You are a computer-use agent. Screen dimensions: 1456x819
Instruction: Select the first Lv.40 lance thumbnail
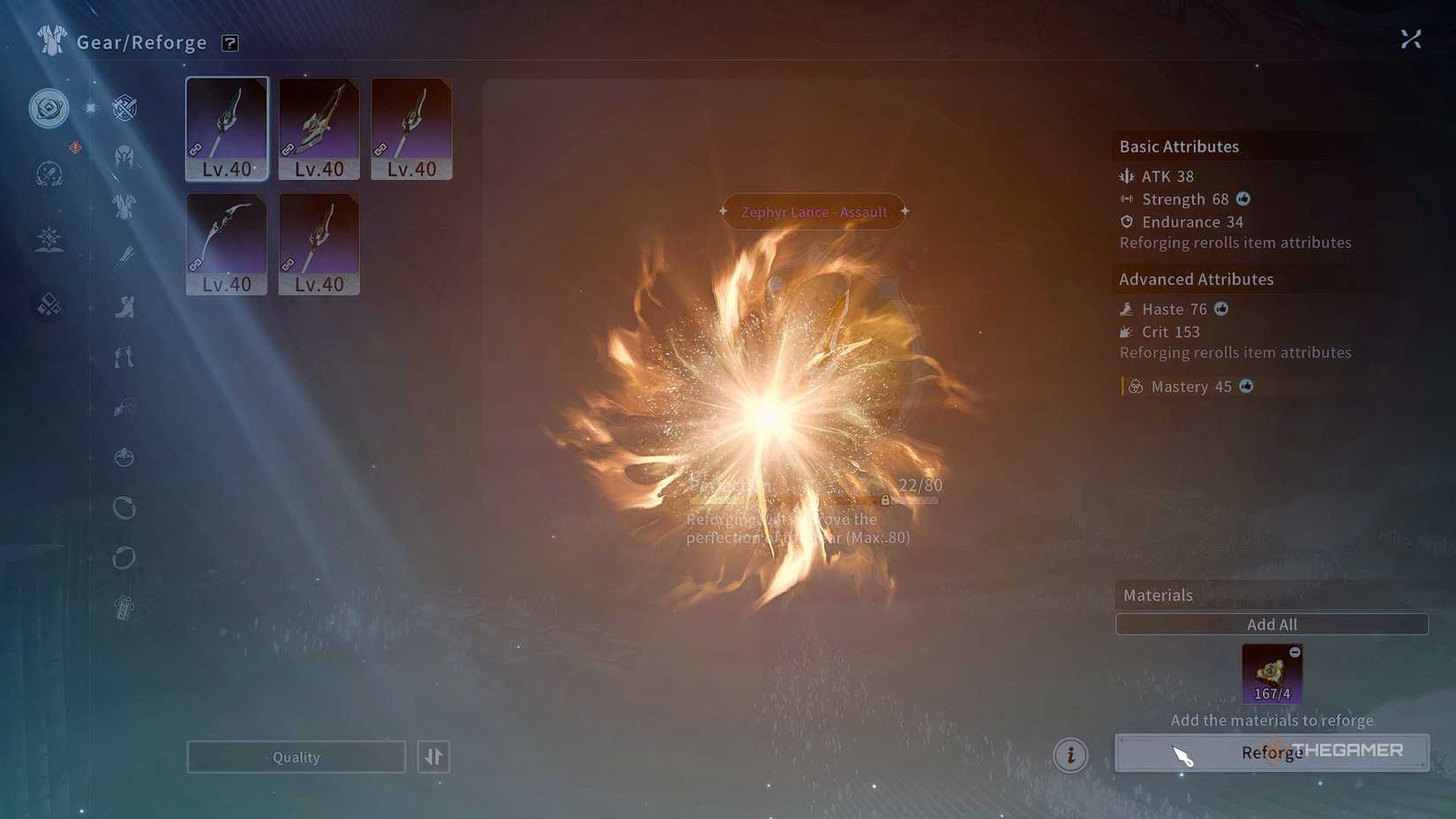pyautogui.click(x=226, y=128)
